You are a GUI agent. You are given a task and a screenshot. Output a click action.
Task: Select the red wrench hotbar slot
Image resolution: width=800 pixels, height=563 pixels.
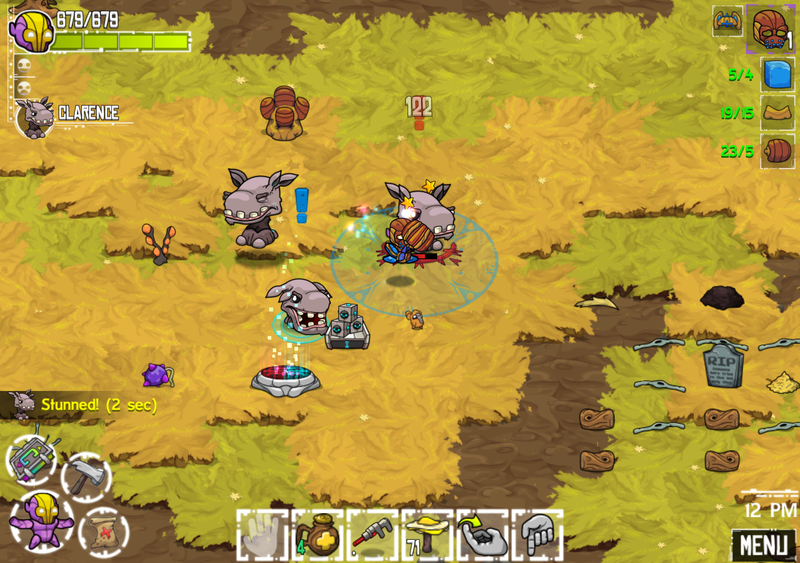point(372,536)
